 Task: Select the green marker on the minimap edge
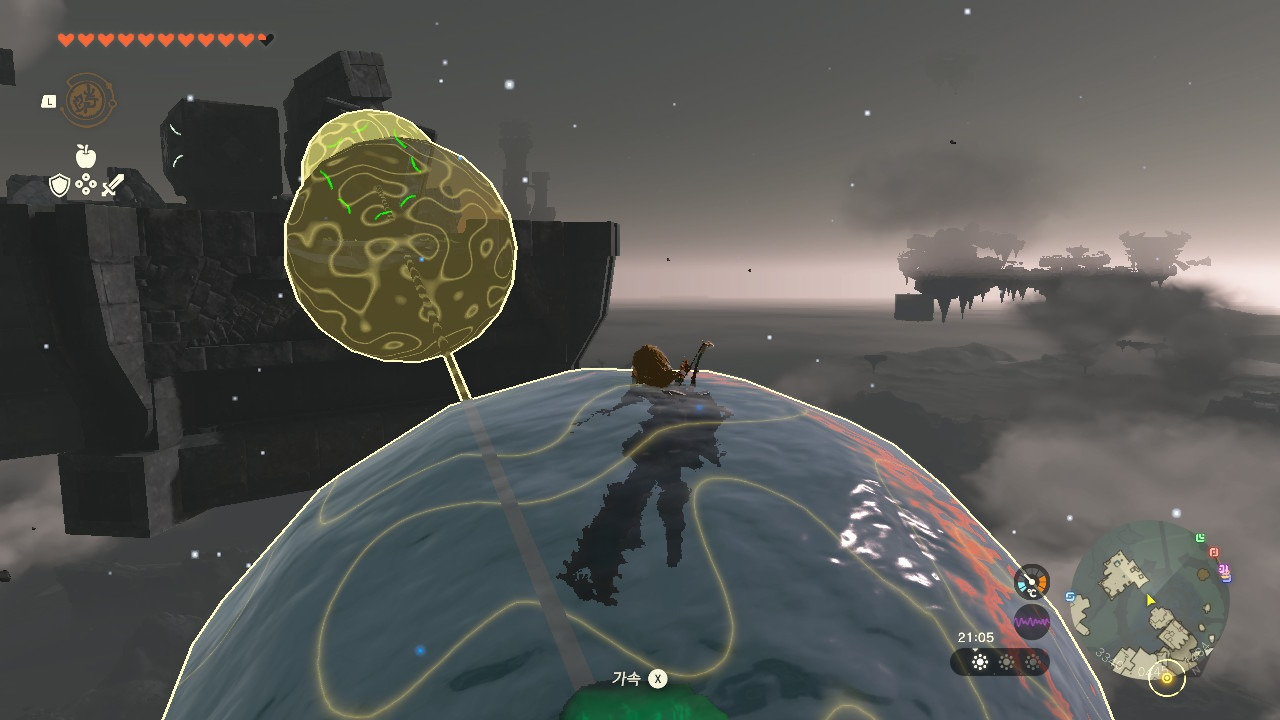1200,538
